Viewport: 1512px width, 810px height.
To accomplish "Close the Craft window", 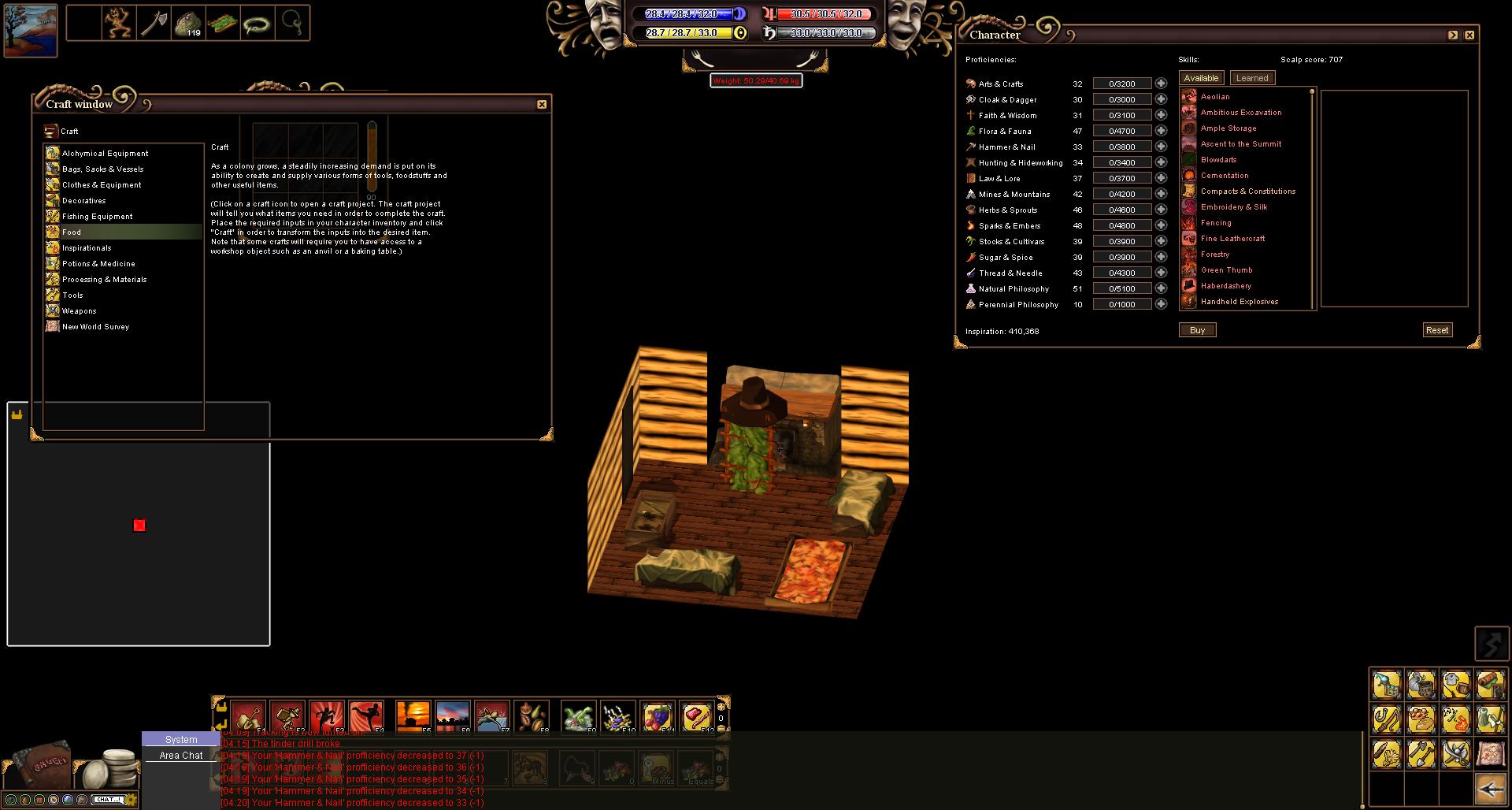I will point(542,104).
